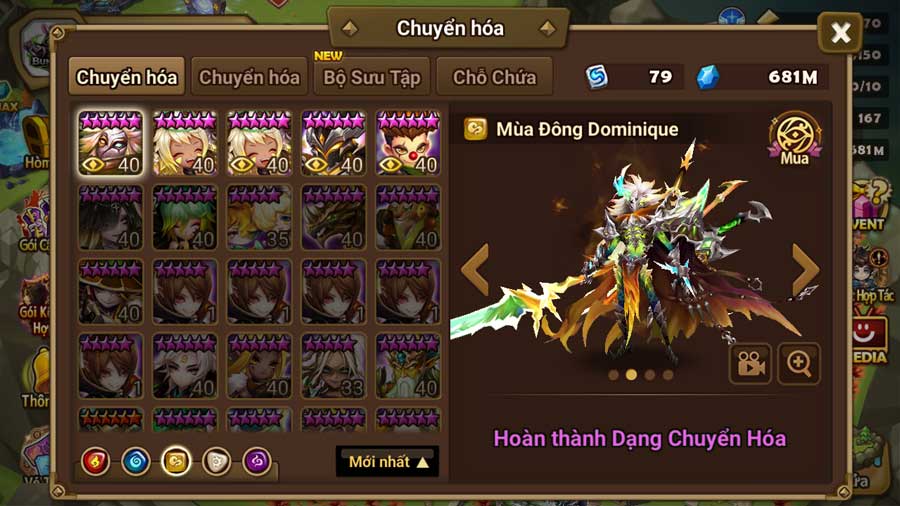Filter heroes by red fire element
This screenshot has width=900, height=506.
click(97, 460)
